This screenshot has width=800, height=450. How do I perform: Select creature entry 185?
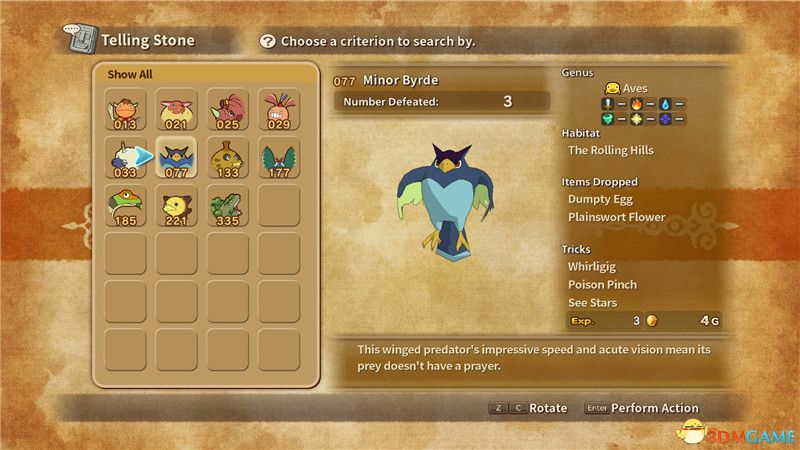click(125, 206)
